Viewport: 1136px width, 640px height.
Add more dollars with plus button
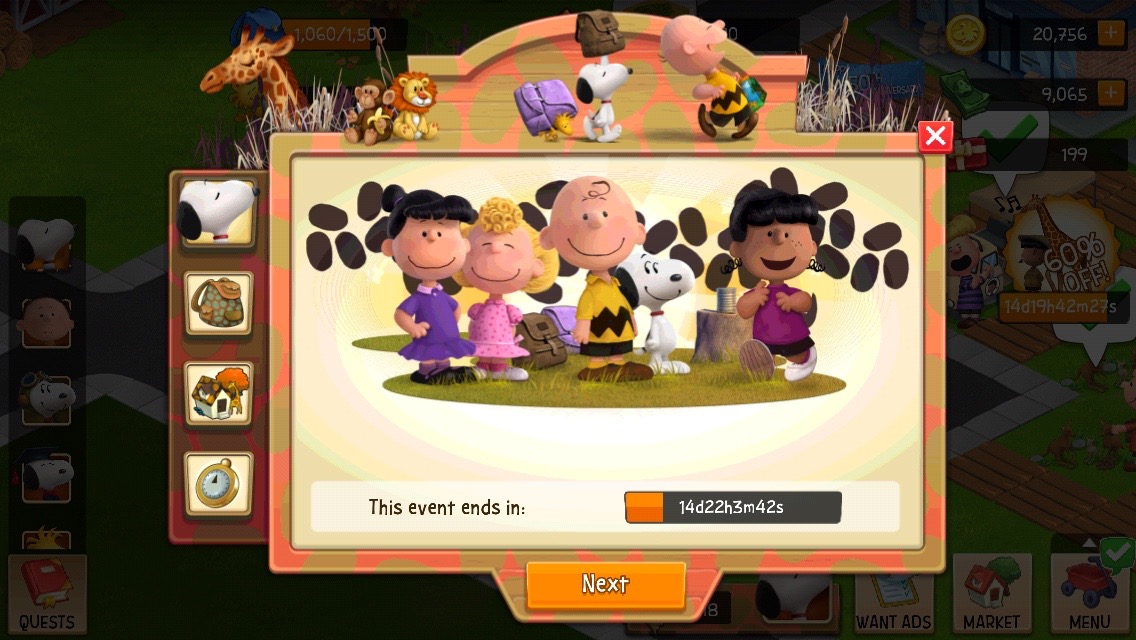pyautogui.click(x=1111, y=94)
